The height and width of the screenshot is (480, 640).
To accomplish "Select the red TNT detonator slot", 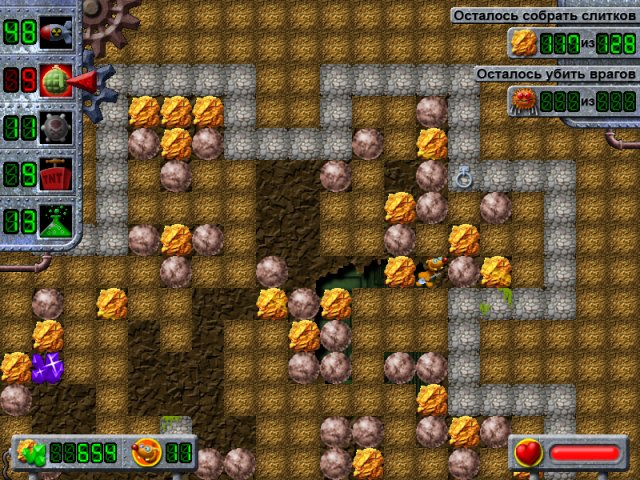I will tap(54, 174).
